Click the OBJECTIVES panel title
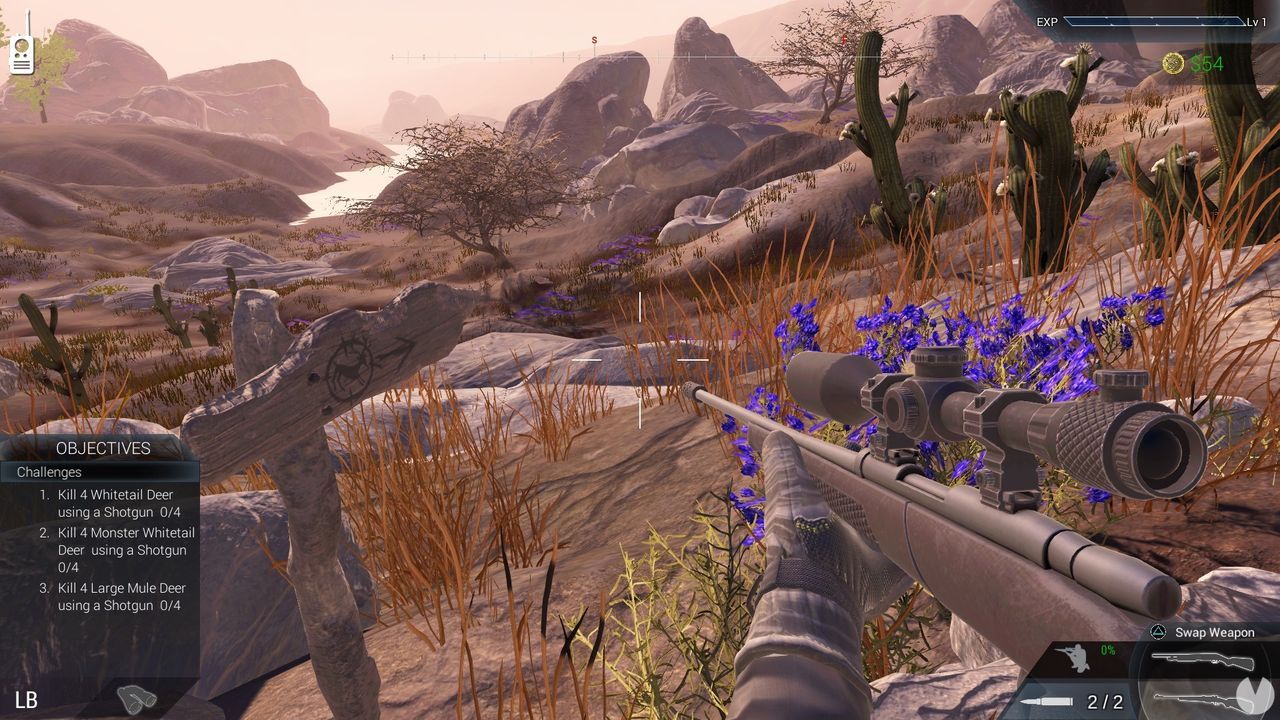Viewport: 1280px width, 720px height. click(105, 449)
